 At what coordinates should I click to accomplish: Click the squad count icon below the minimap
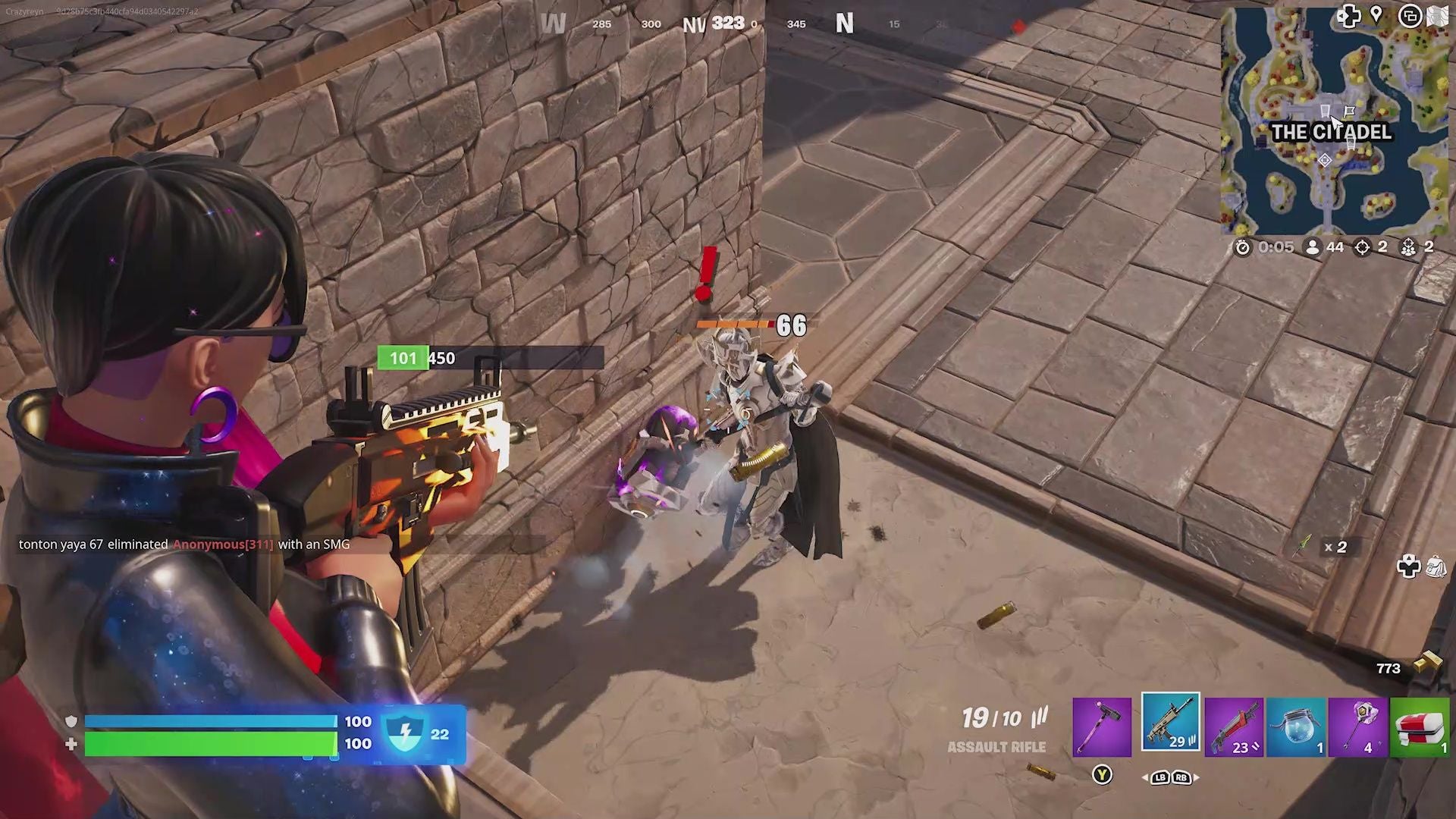(1408, 246)
